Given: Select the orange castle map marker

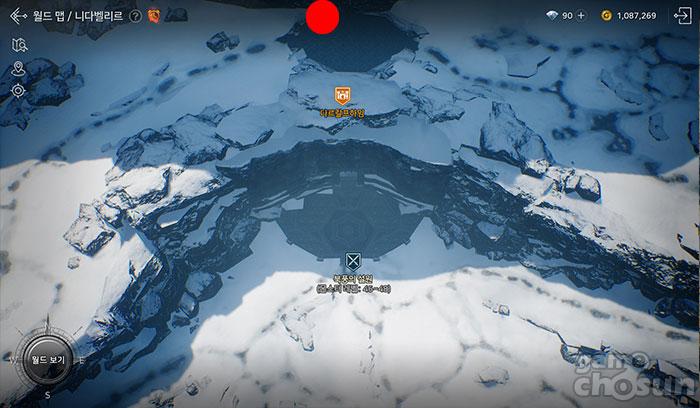Looking at the screenshot, I should tap(343, 96).
